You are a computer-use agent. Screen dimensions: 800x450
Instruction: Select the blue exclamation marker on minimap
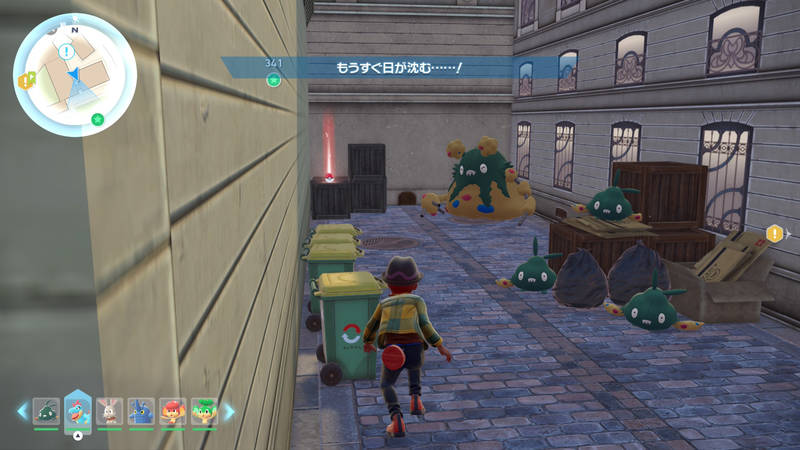pyautogui.click(x=66, y=51)
